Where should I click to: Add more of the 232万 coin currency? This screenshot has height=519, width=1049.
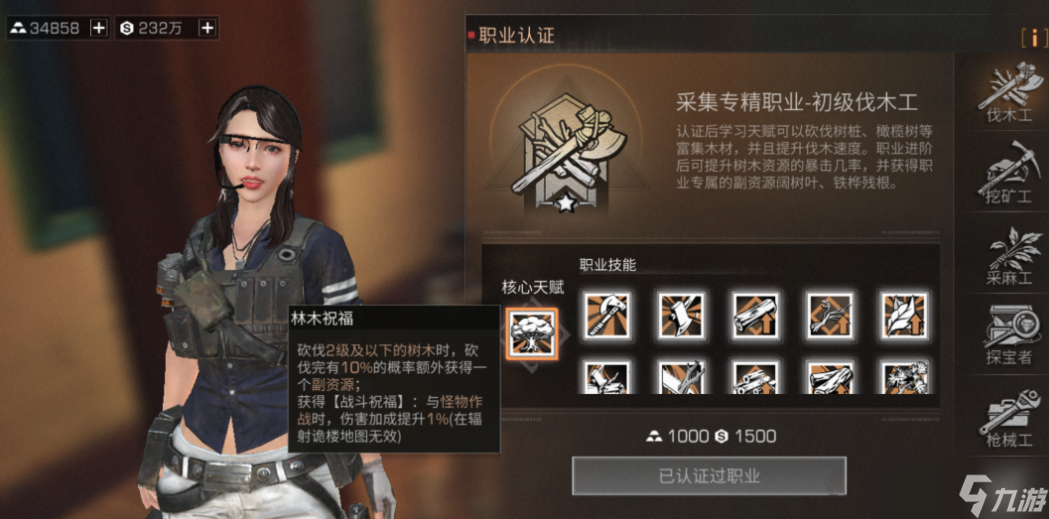click(206, 28)
